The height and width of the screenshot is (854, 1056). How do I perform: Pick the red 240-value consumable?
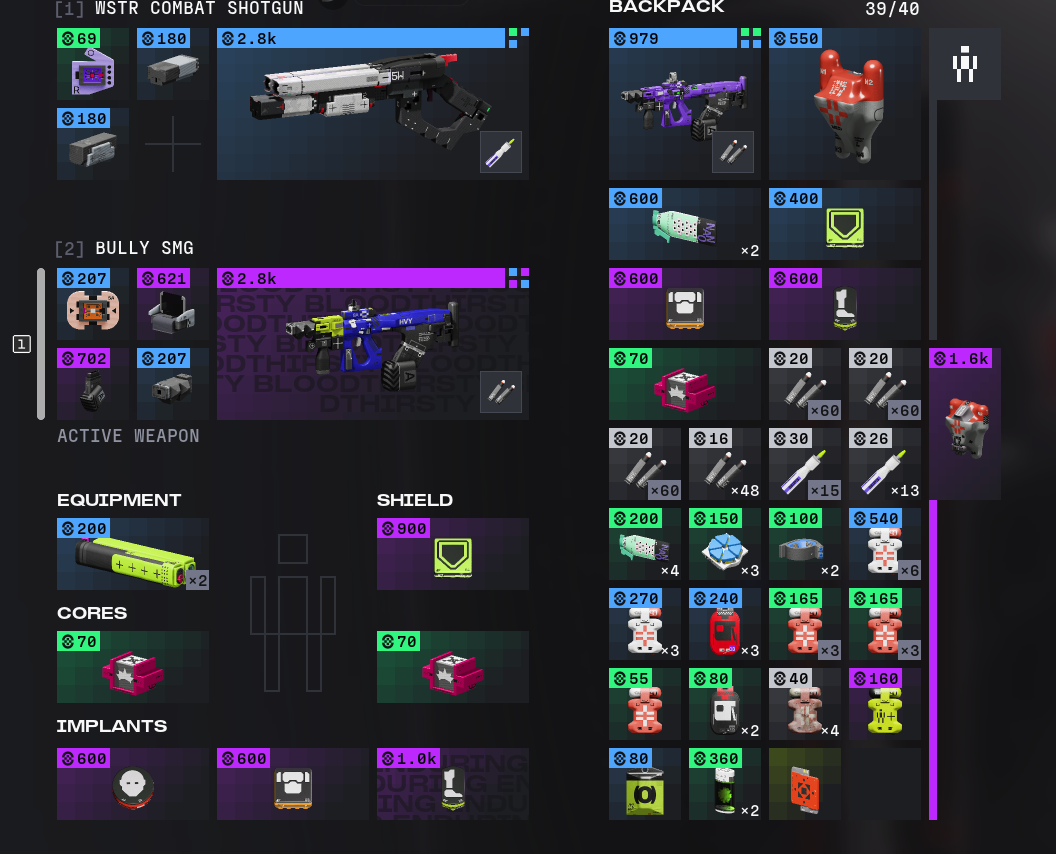724,624
